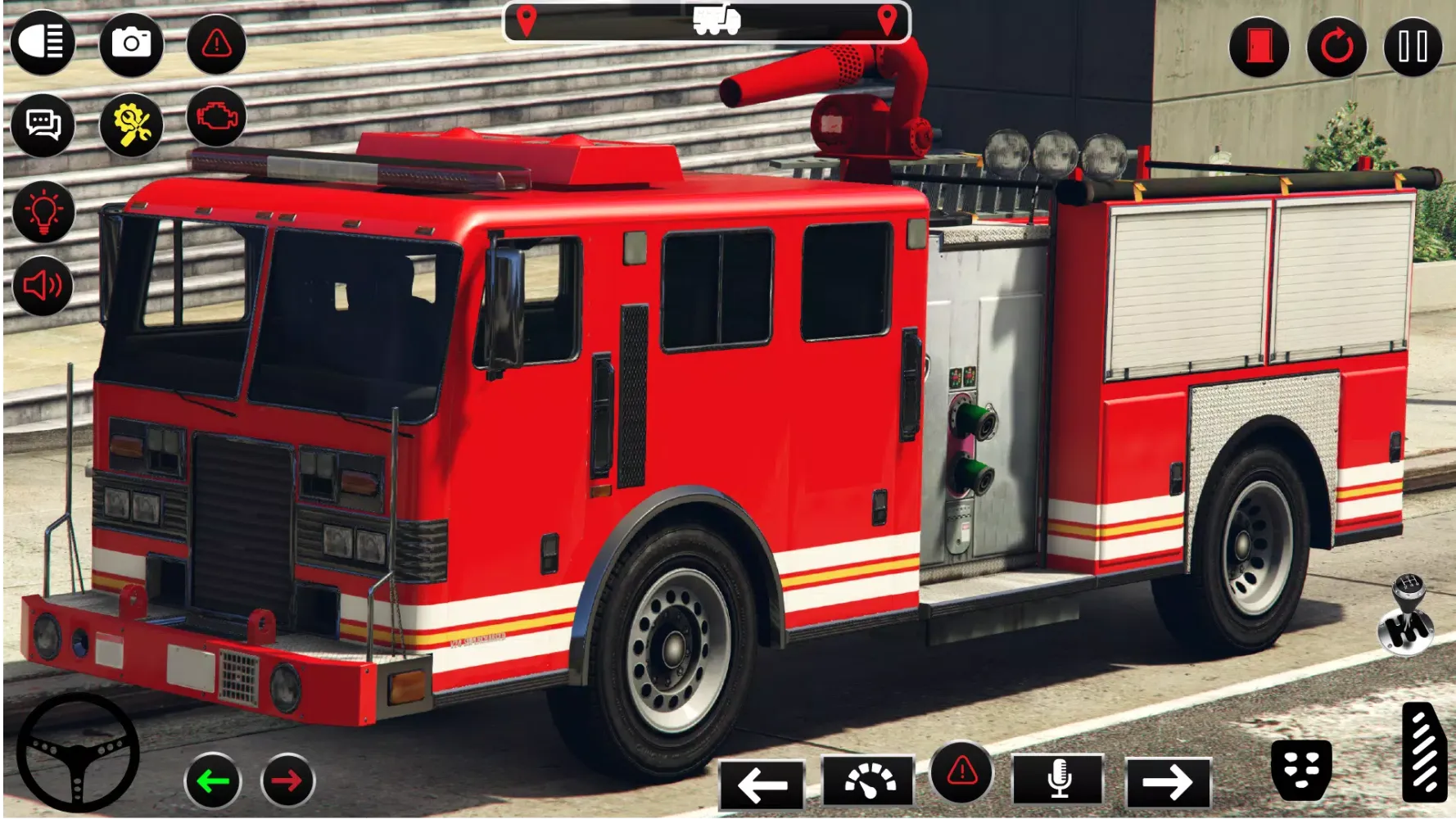Mute the game sound
Image resolution: width=1456 pixels, height=819 pixels.
43,285
